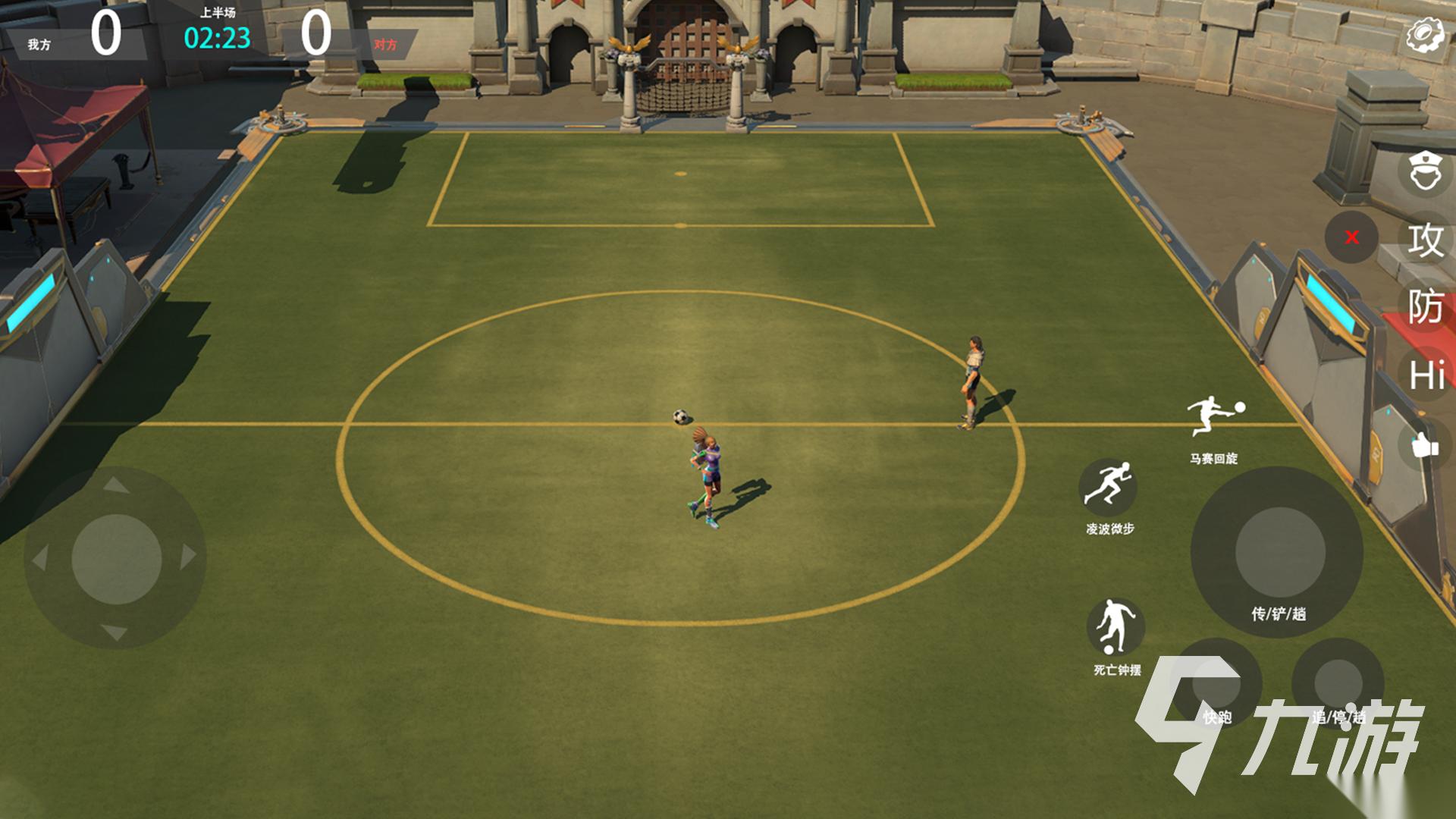Activate the 死亡钟摆 dribble skill

coord(1115,628)
